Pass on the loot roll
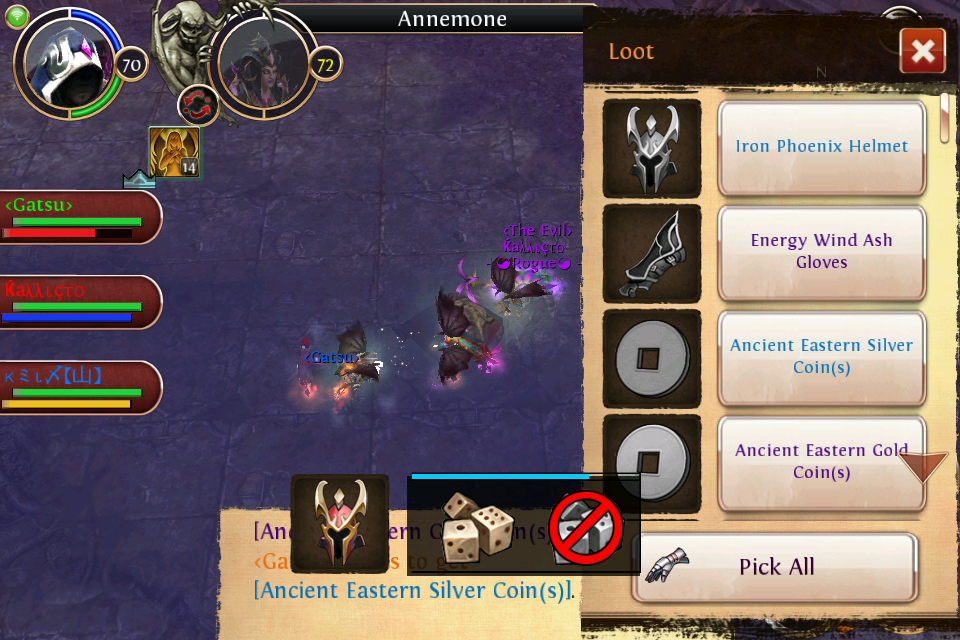Image resolution: width=960 pixels, height=640 pixels. tap(585, 527)
